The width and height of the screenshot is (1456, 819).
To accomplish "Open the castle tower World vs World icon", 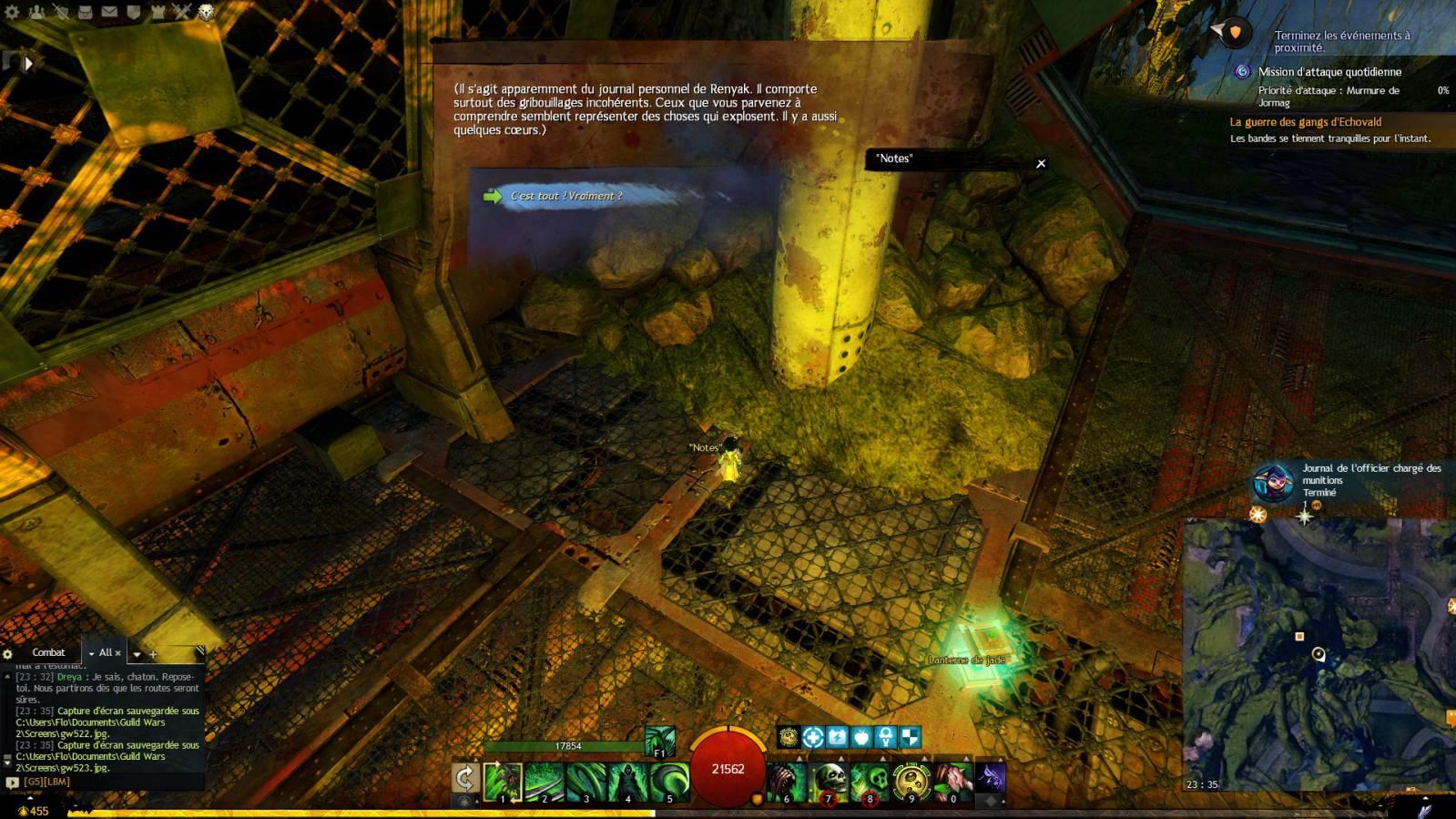I will click(x=158, y=12).
